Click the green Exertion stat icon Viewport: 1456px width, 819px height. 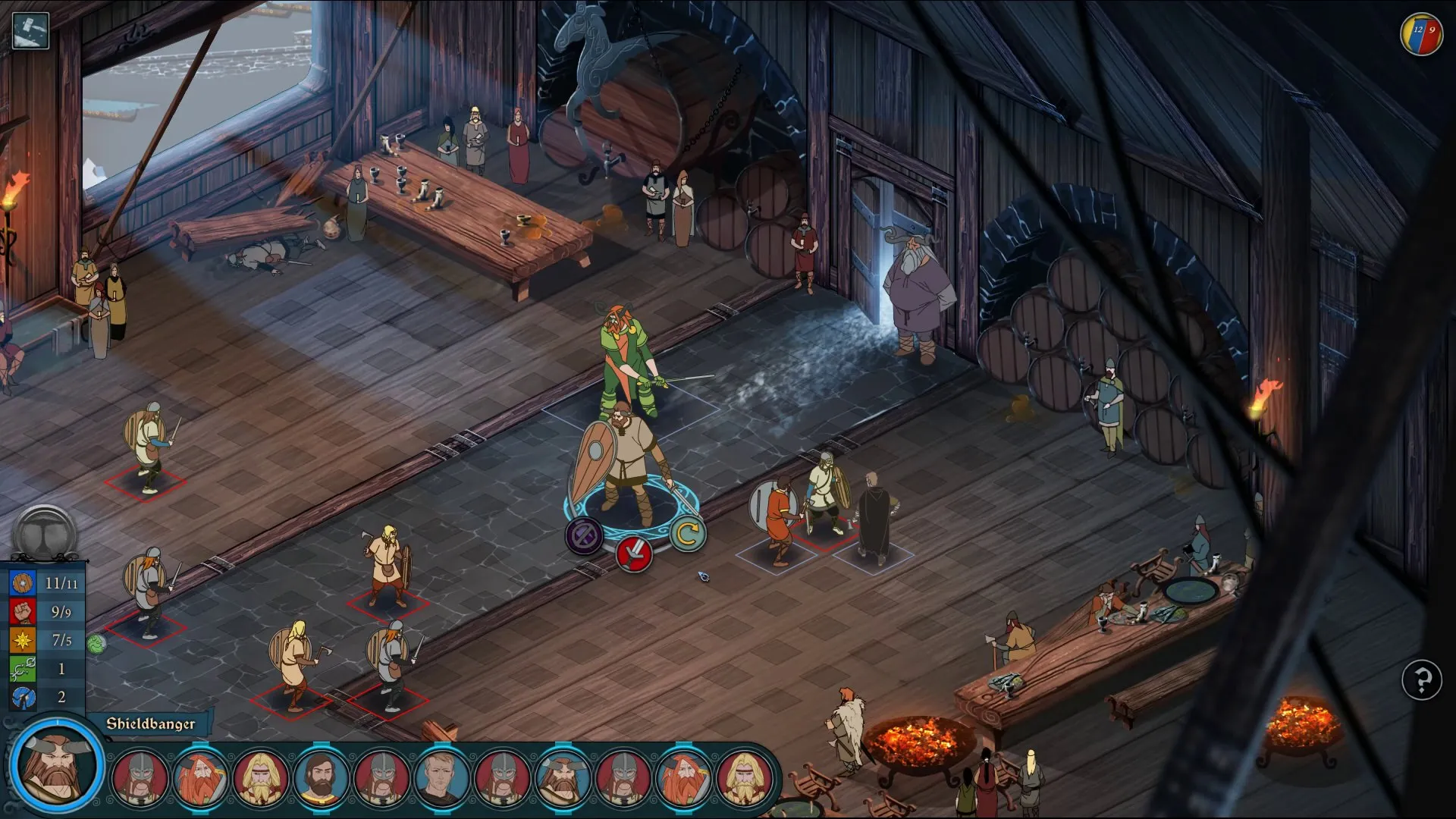pos(23,669)
